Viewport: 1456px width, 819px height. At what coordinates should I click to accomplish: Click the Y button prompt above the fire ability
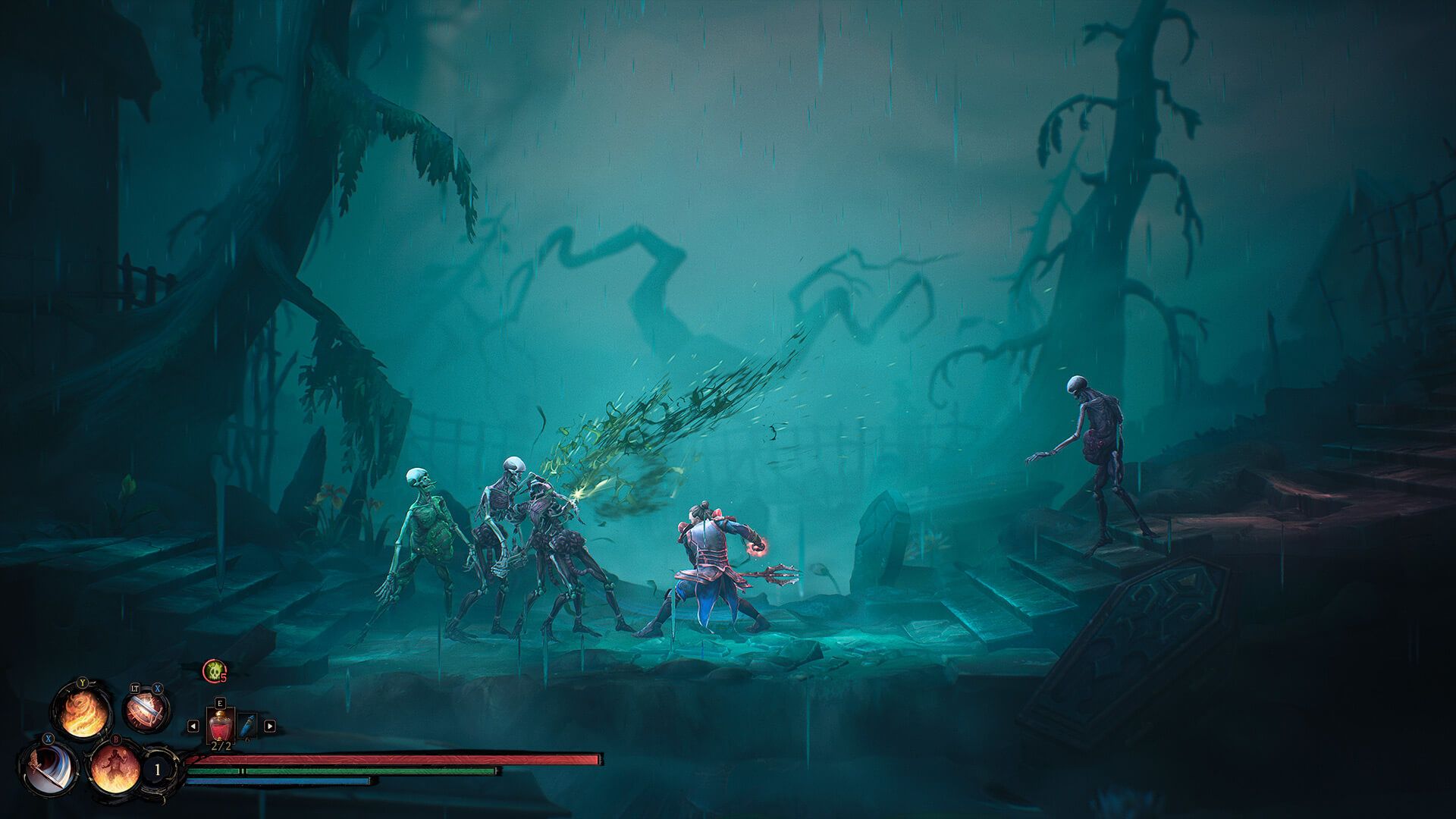(x=82, y=682)
